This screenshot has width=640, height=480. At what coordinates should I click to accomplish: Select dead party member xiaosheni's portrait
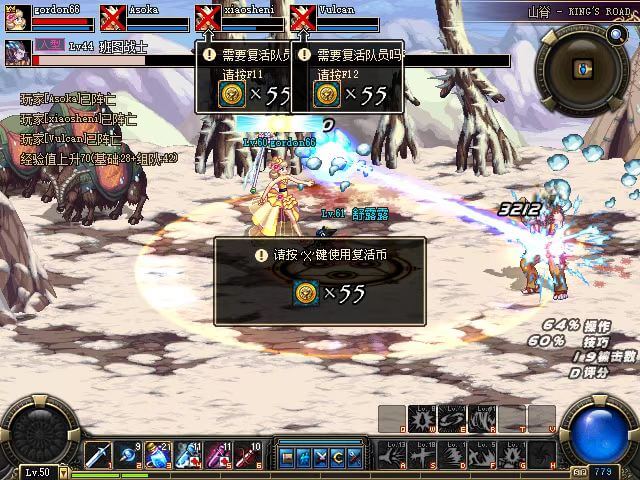coord(207,18)
